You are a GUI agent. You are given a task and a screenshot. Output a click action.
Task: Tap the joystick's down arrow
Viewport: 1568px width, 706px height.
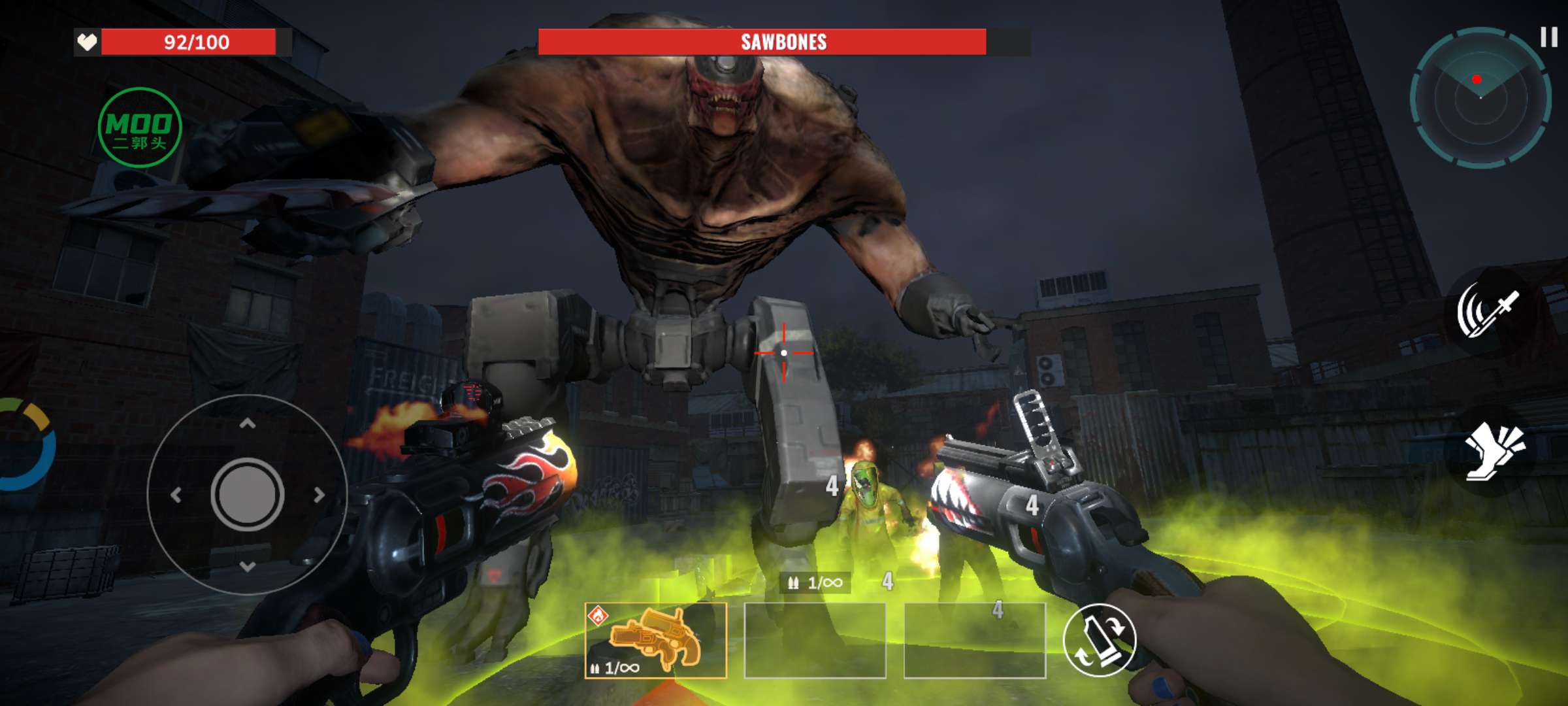[x=247, y=566]
